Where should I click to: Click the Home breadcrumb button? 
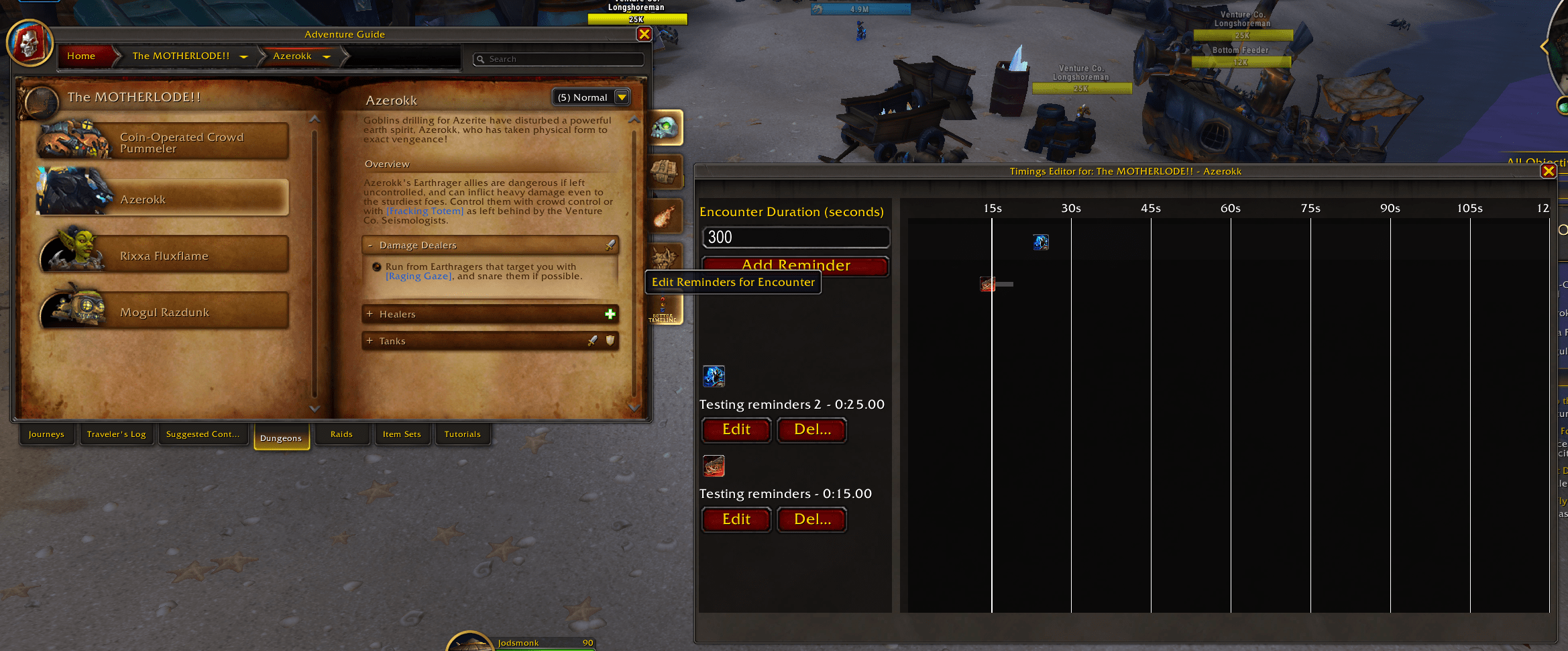pos(81,56)
